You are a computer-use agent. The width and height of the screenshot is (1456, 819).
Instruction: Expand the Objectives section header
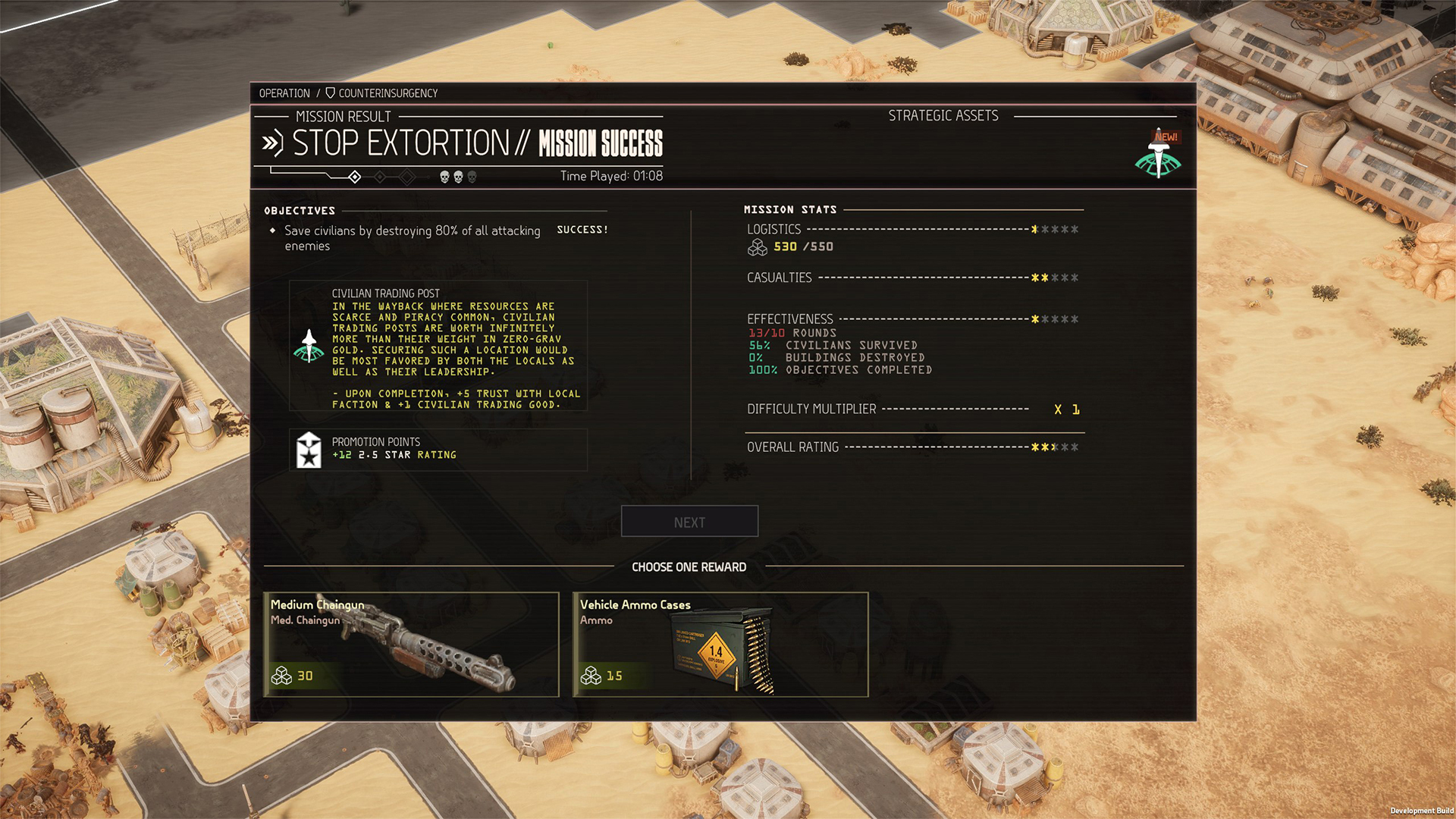pos(300,211)
